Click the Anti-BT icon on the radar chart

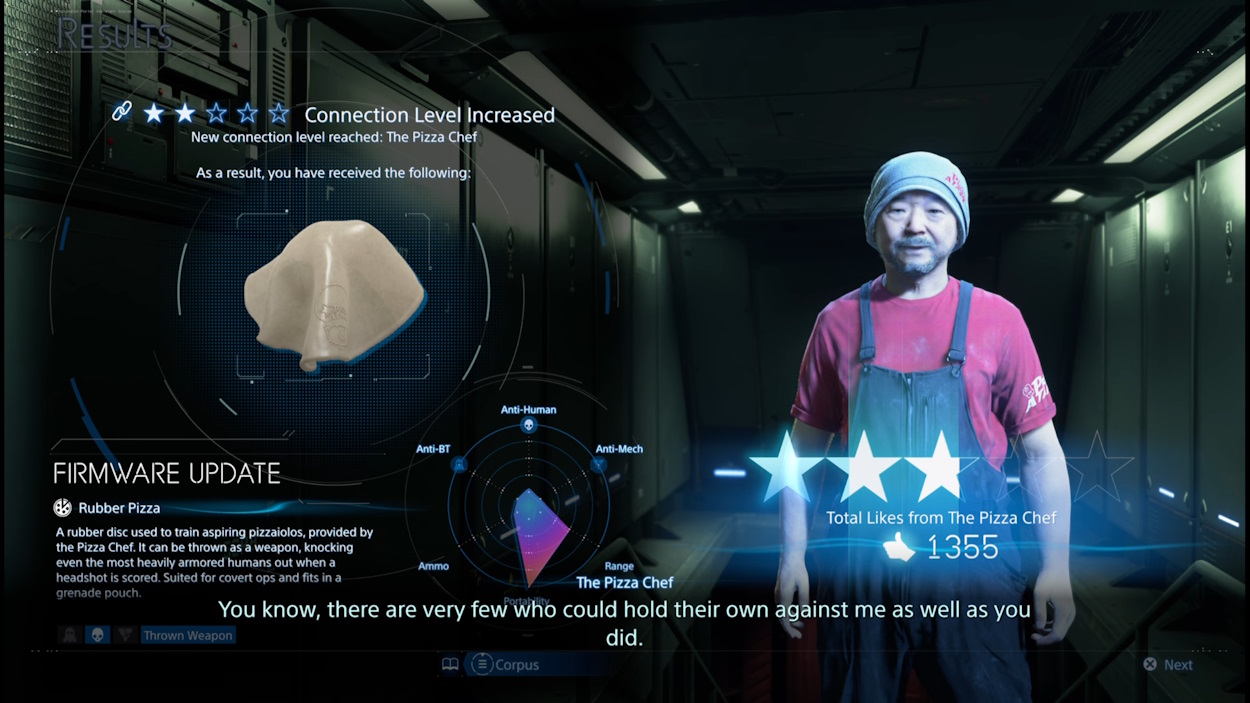click(459, 465)
